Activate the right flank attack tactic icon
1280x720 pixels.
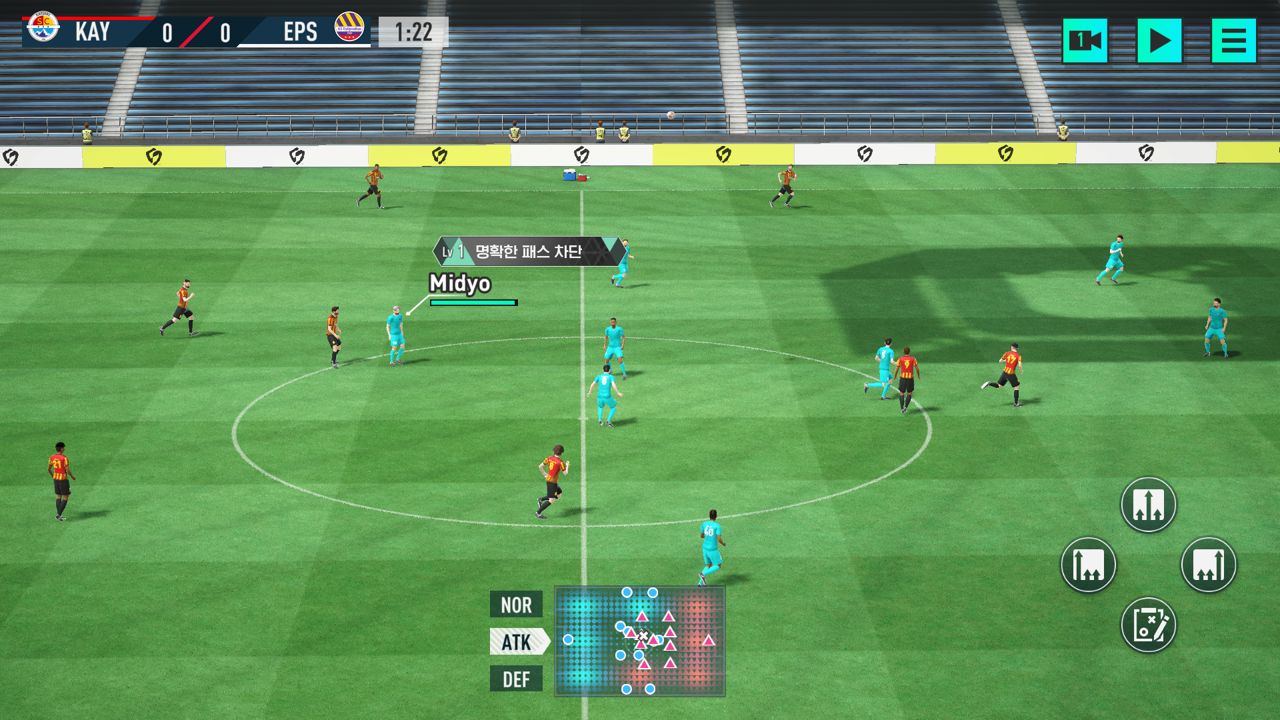click(1208, 565)
